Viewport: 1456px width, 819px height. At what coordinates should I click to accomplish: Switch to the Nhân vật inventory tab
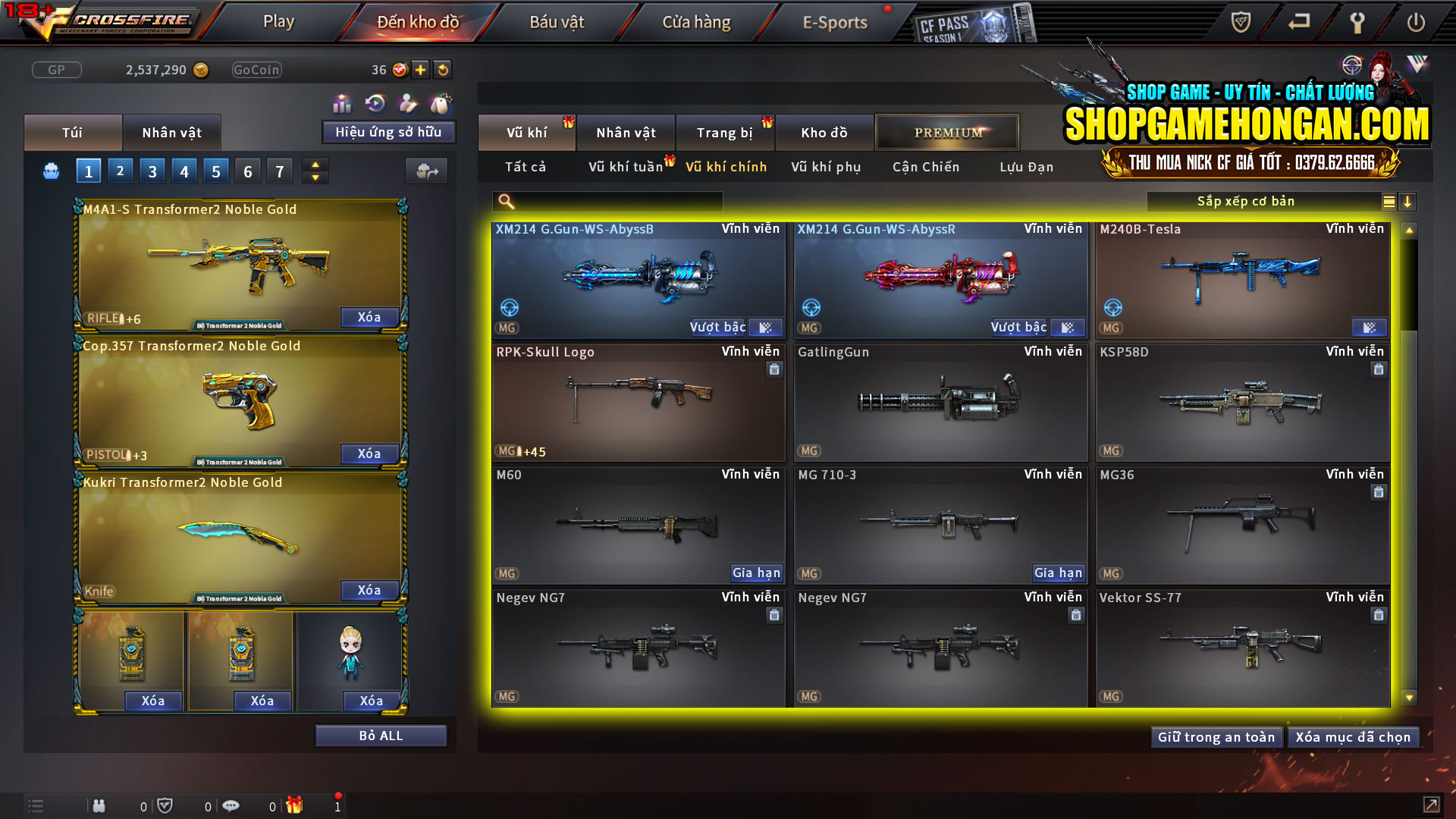171,132
